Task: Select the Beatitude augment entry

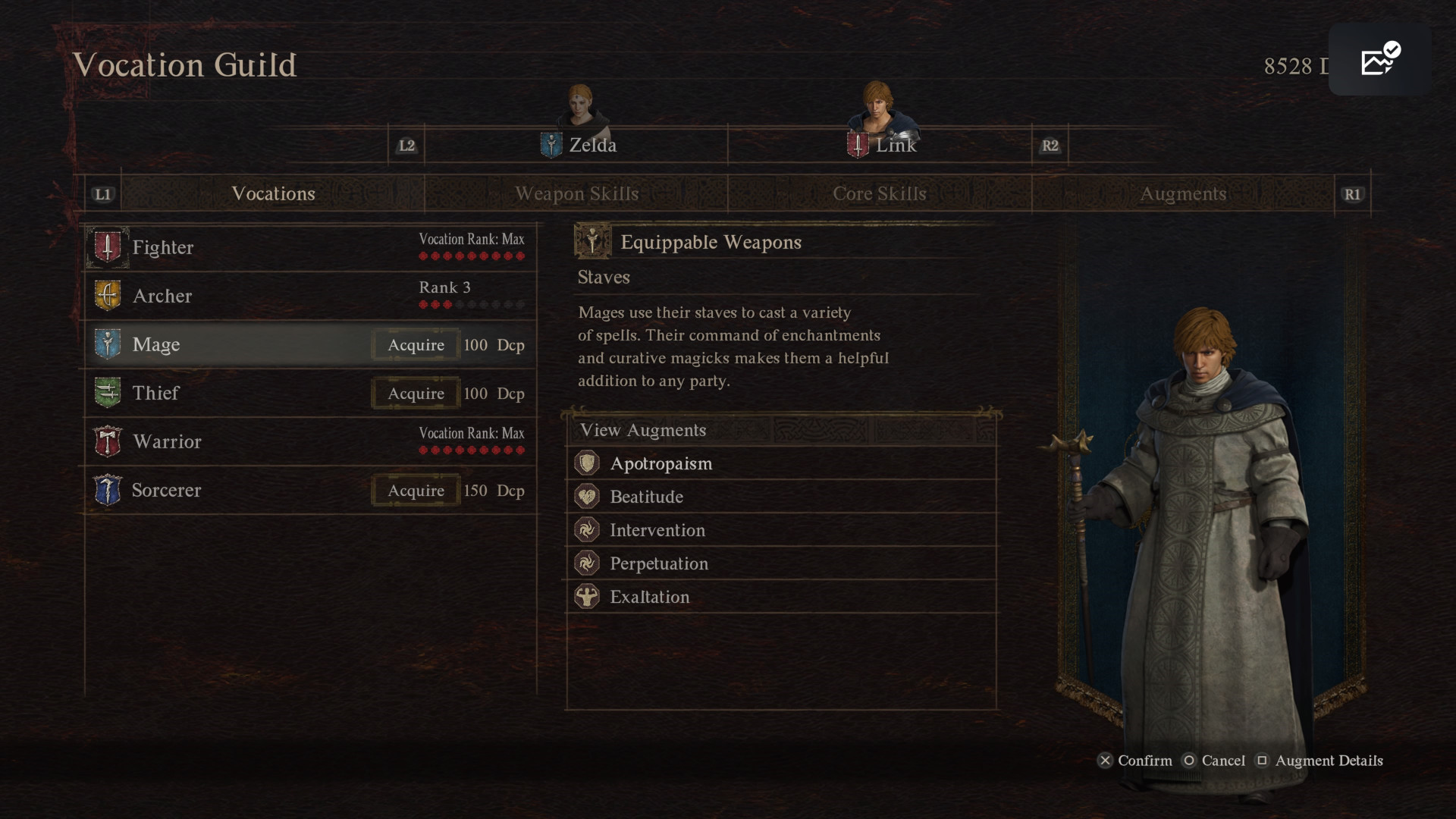Action: tap(781, 497)
